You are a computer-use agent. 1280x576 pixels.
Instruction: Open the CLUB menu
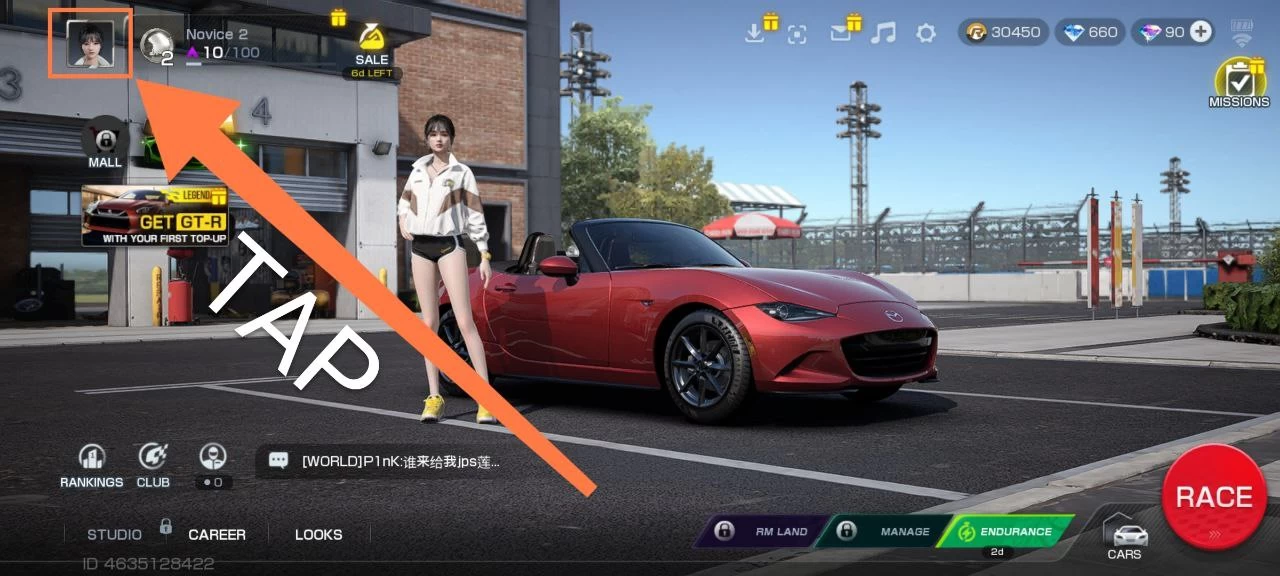click(x=153, y=465)
